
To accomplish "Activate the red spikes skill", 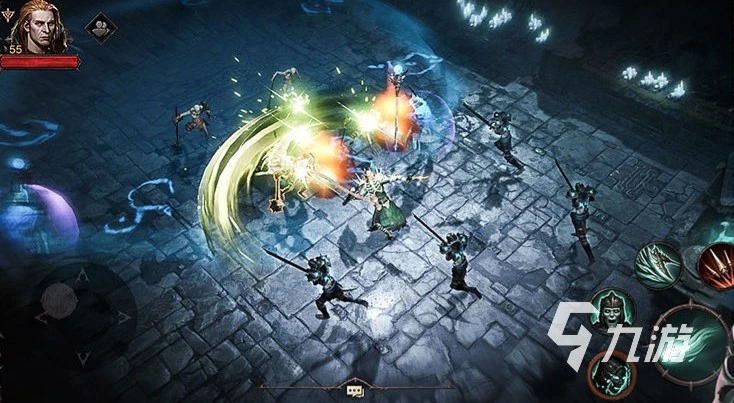I will pyautogui.click(x=715, y=263).
